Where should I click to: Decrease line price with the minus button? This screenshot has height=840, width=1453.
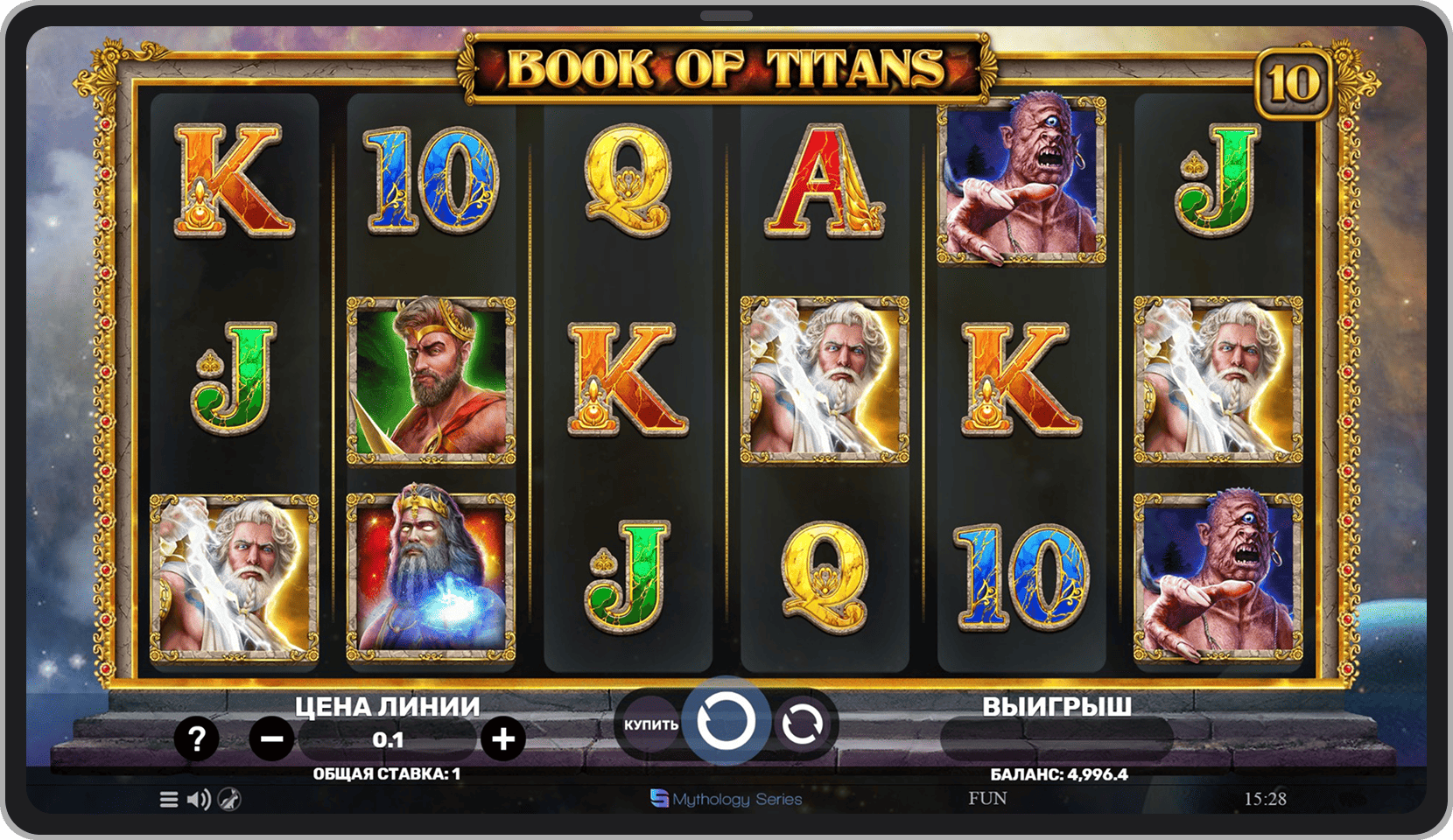coord(271,739)
